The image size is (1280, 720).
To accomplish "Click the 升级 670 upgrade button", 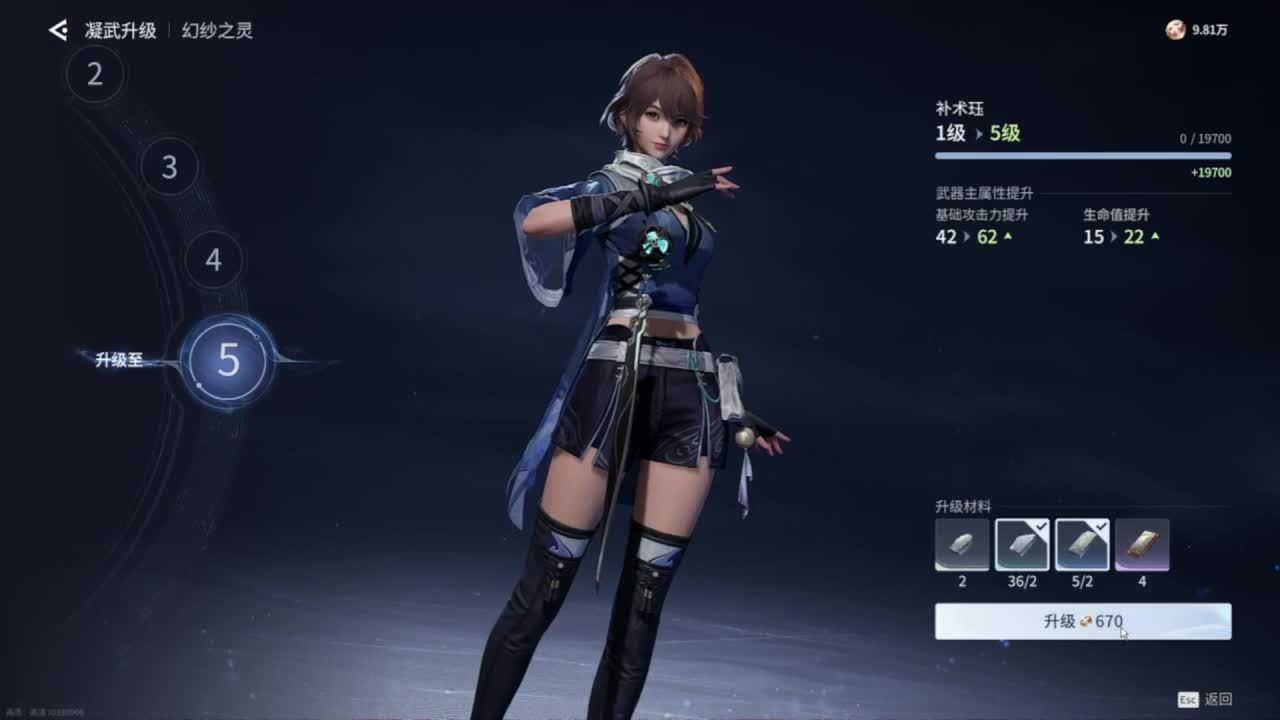I will [x=1082, y=621].
